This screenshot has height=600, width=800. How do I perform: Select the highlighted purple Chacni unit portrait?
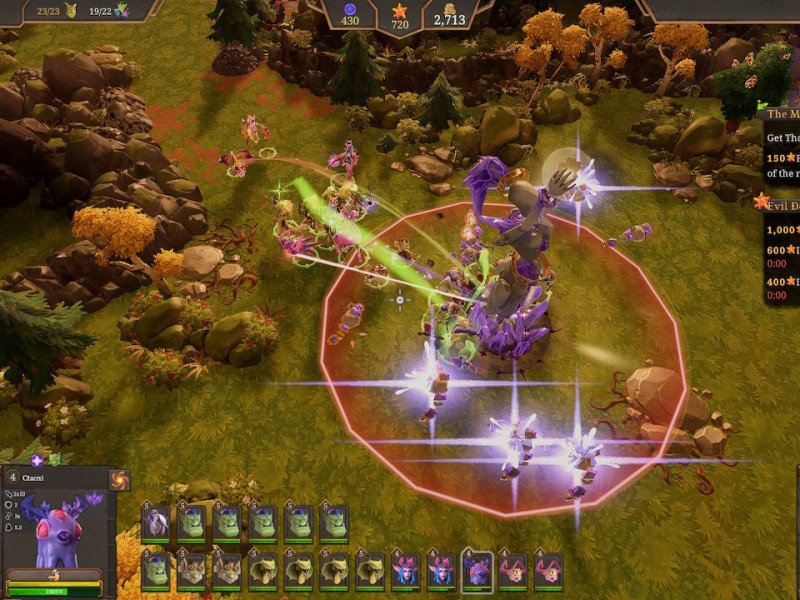[x=478, y=570]
